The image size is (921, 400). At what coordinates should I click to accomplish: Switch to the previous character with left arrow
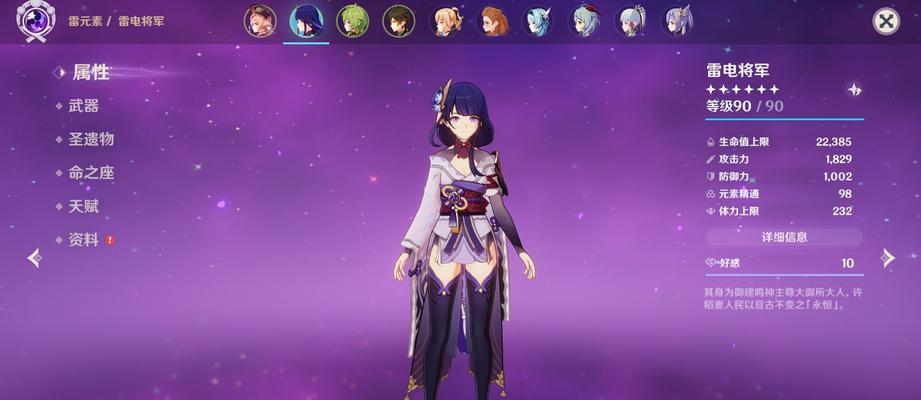pyautogui.click(x=34, y=258)
